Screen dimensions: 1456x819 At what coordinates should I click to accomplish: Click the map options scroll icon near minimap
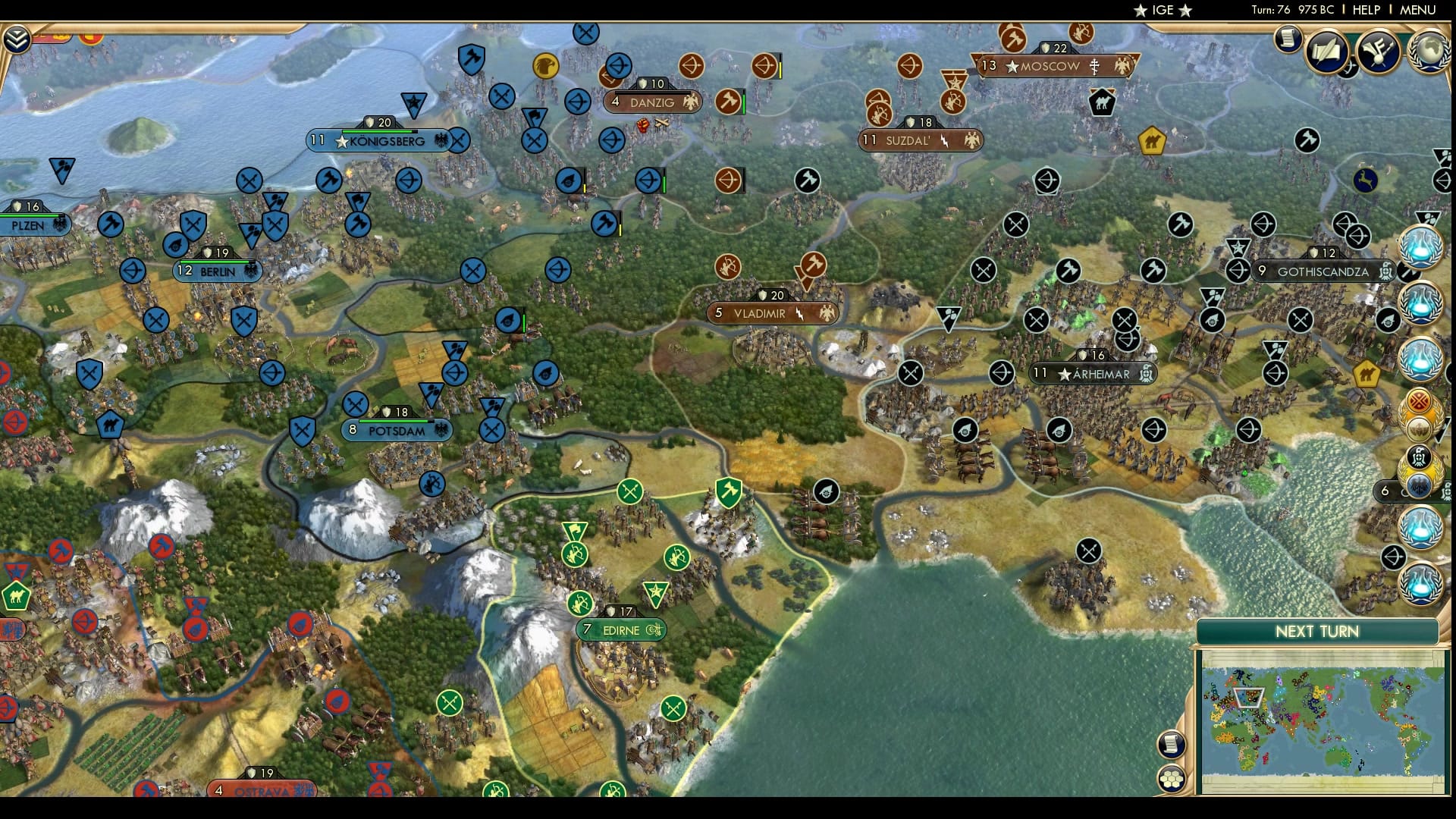click(1172, 745)
